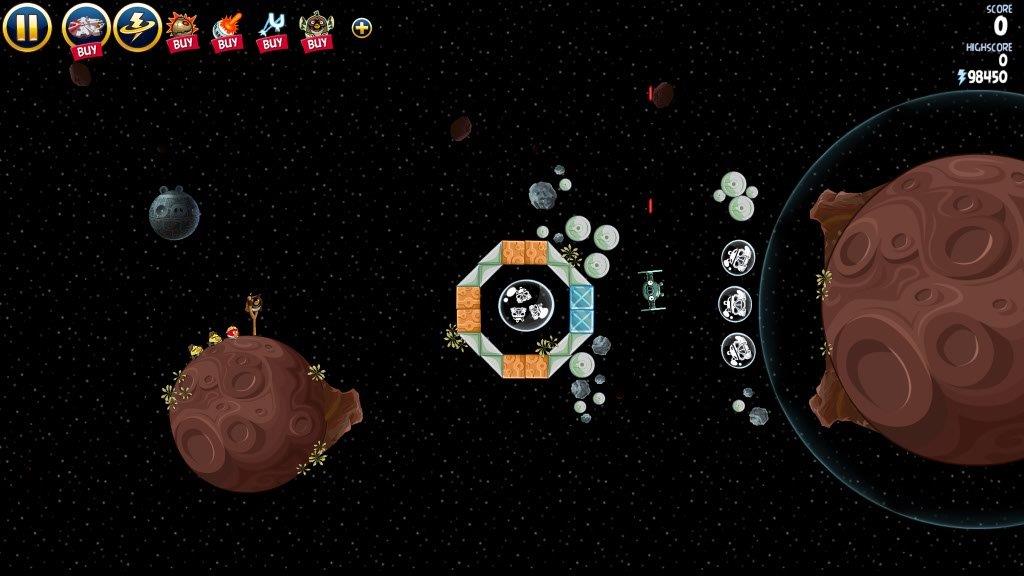This screenshot has height=576, width=1024.
Task: Pause the game
Action: tap(26, 27)
